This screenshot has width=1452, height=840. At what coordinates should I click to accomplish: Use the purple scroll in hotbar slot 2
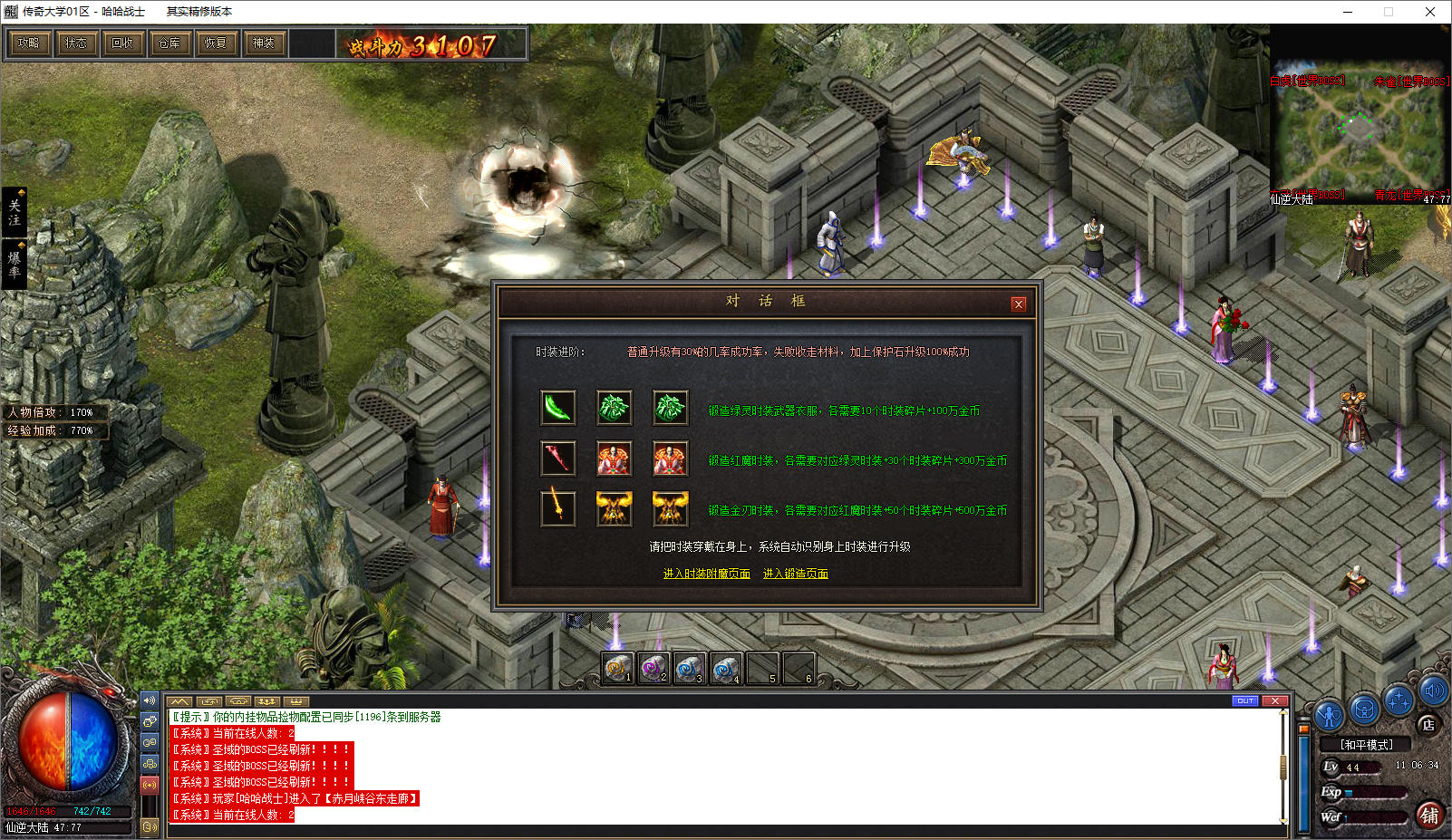(x=653, y=669)
